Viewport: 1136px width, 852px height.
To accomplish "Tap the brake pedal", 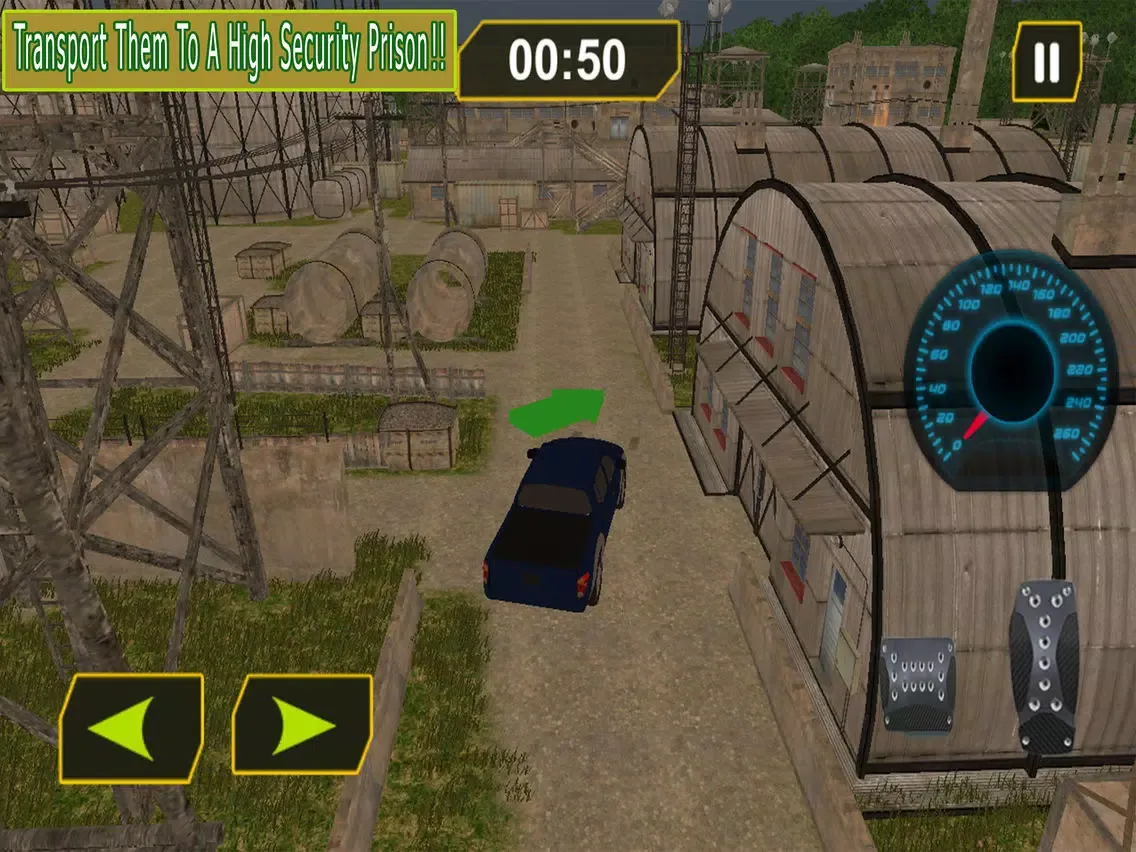I will 917,685.
